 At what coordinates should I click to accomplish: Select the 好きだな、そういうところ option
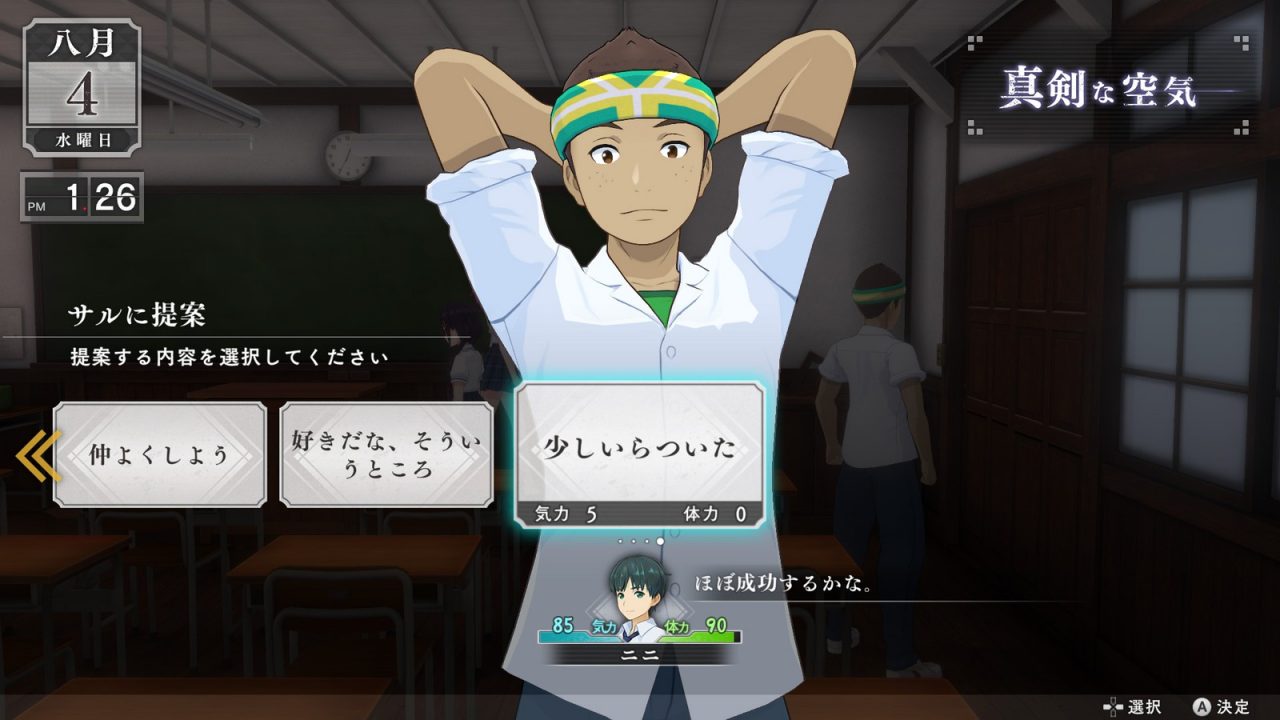[386, 455]
